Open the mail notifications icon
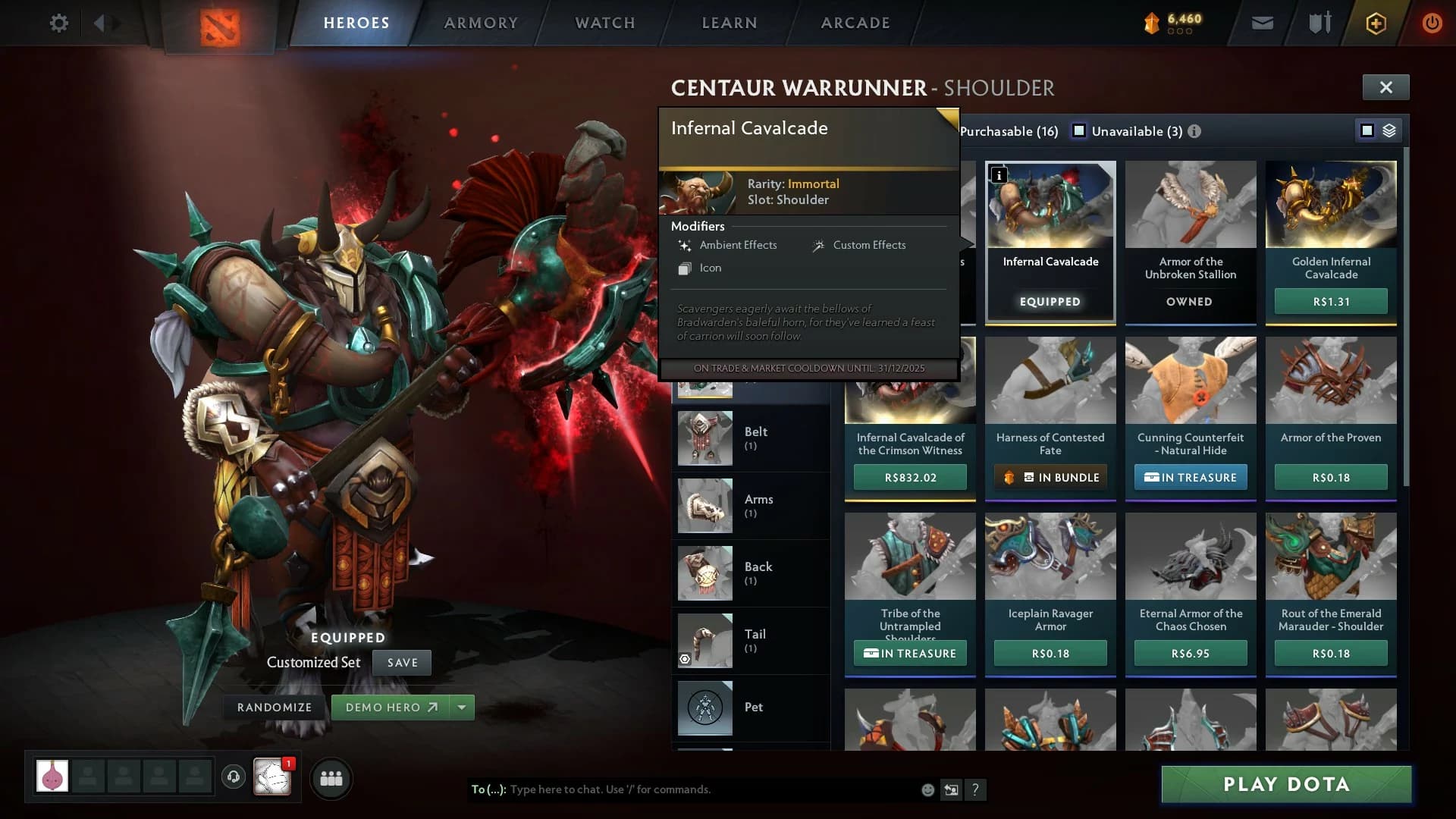 (1261, 23)
